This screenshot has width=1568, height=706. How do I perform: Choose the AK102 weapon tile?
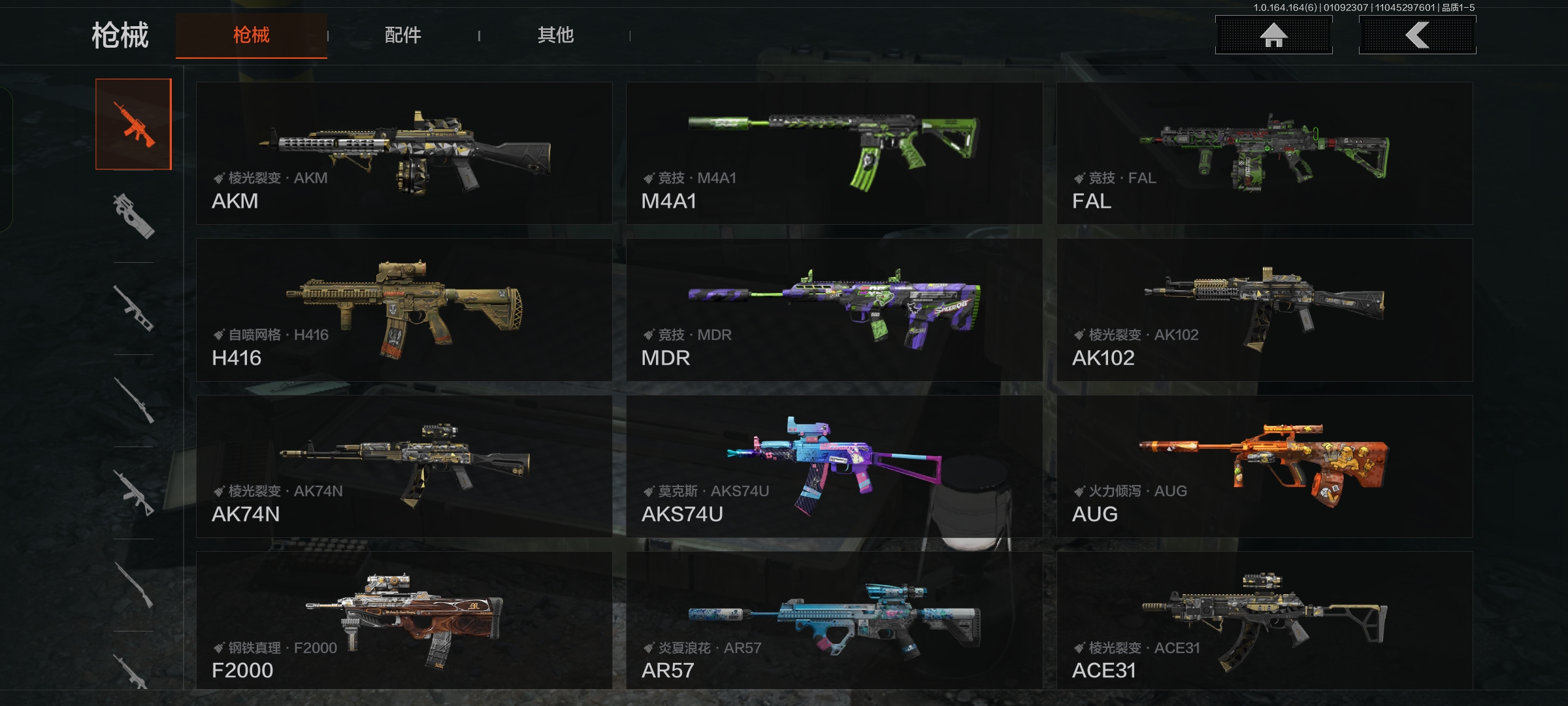[x=1264, y=310]
